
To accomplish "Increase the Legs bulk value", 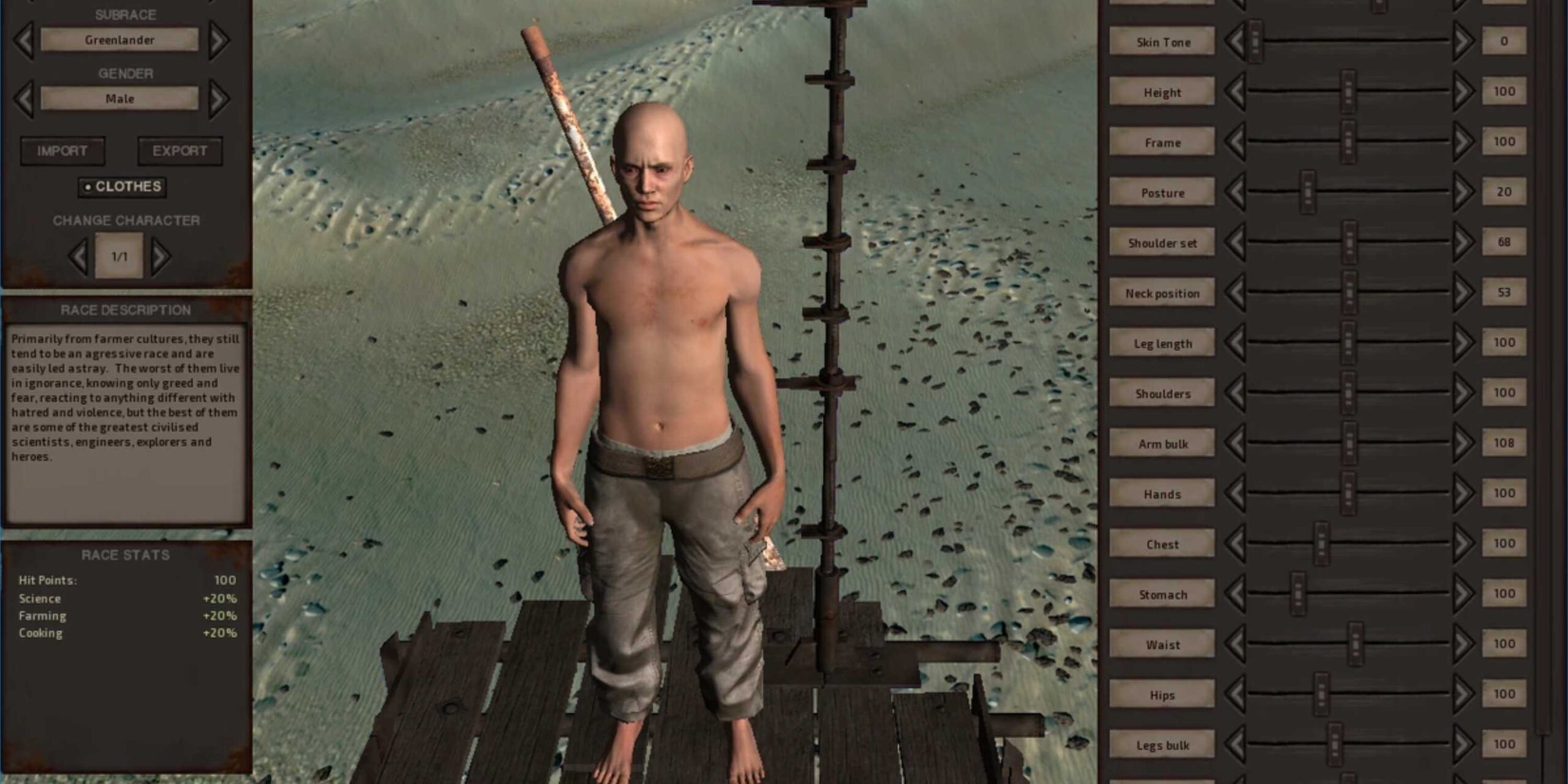I will 1464,745.
